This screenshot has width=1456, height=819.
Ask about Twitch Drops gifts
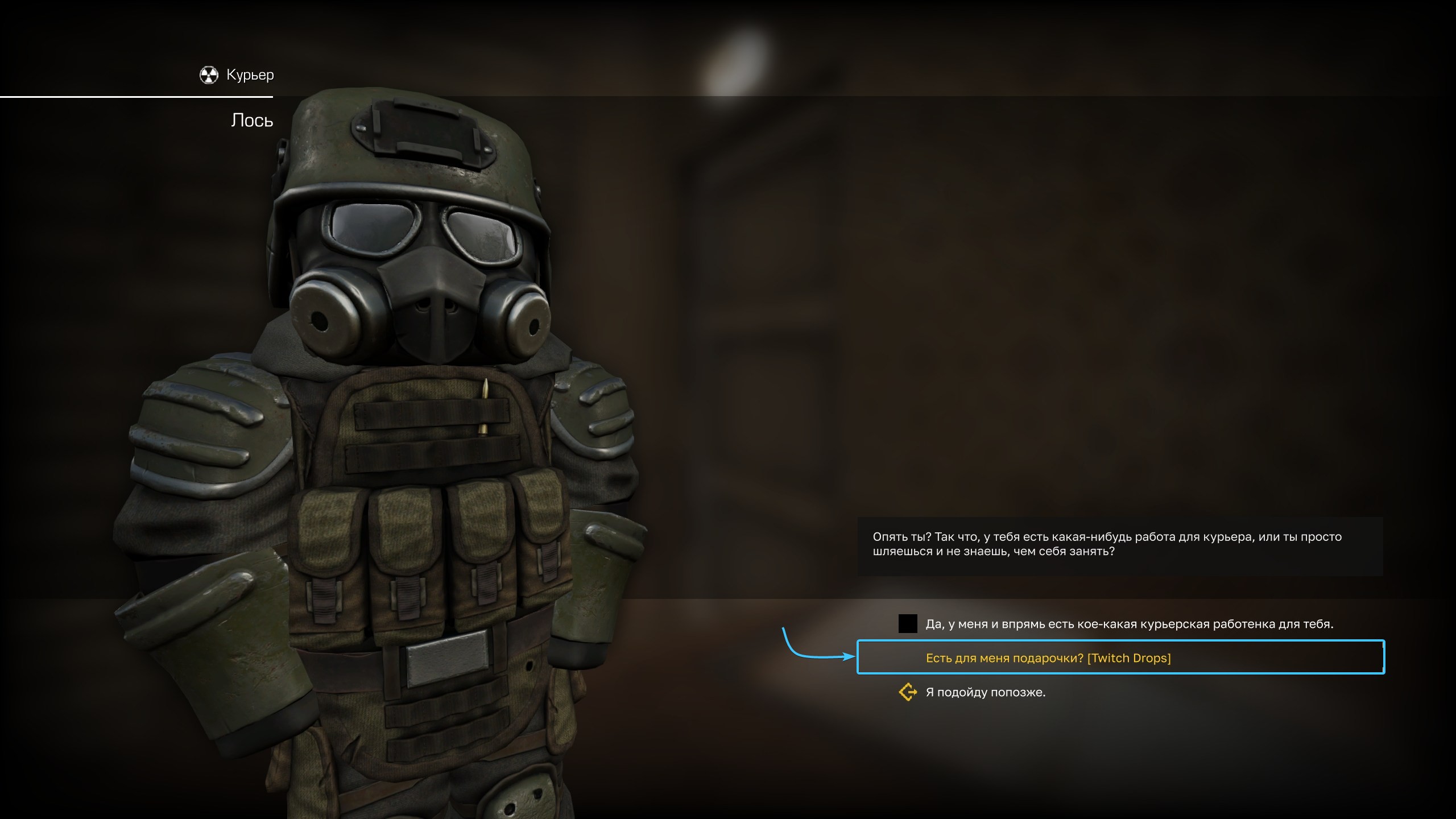(x=1048, y=658)
